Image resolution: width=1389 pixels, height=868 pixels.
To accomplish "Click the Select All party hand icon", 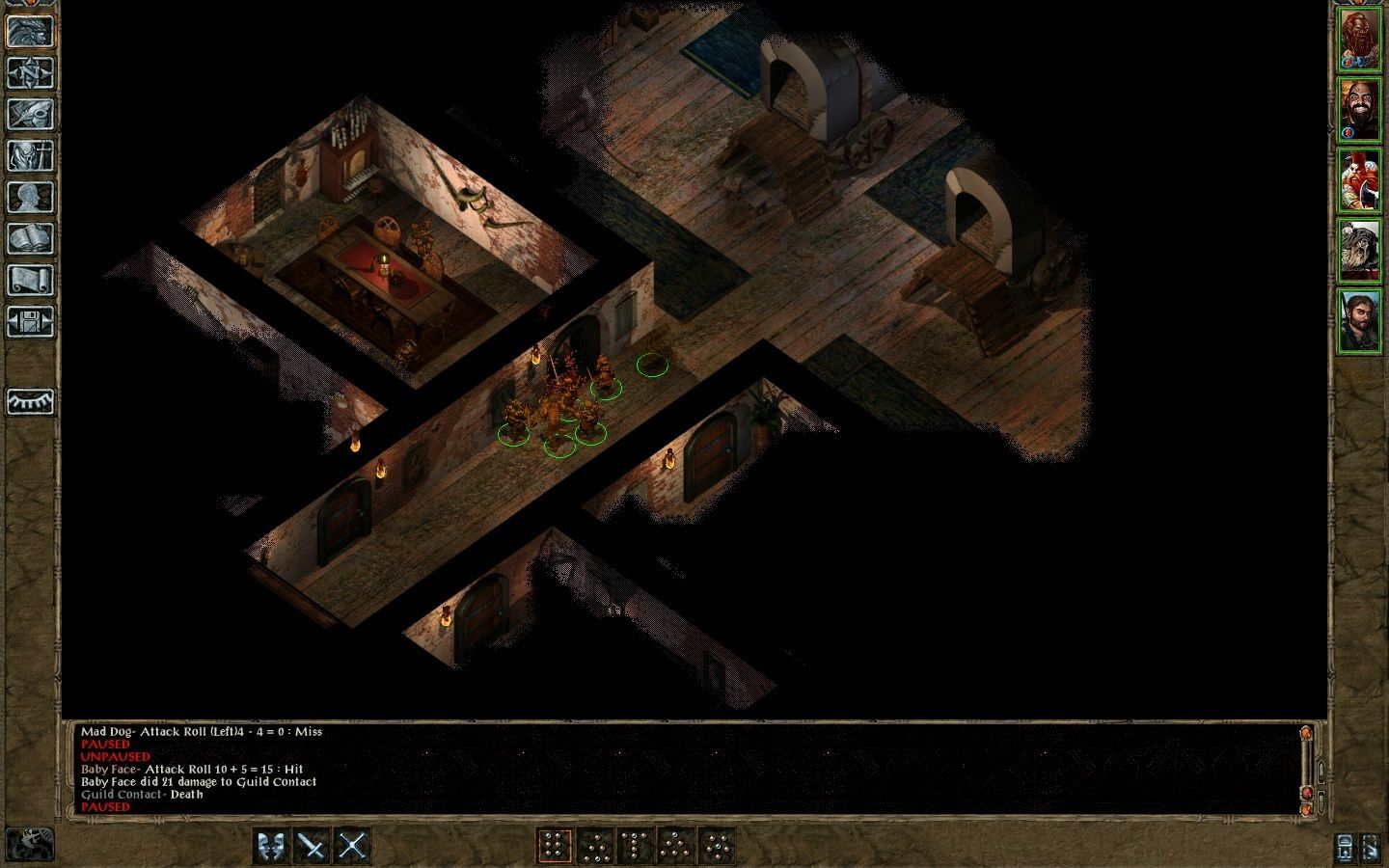I will 1372,848.
